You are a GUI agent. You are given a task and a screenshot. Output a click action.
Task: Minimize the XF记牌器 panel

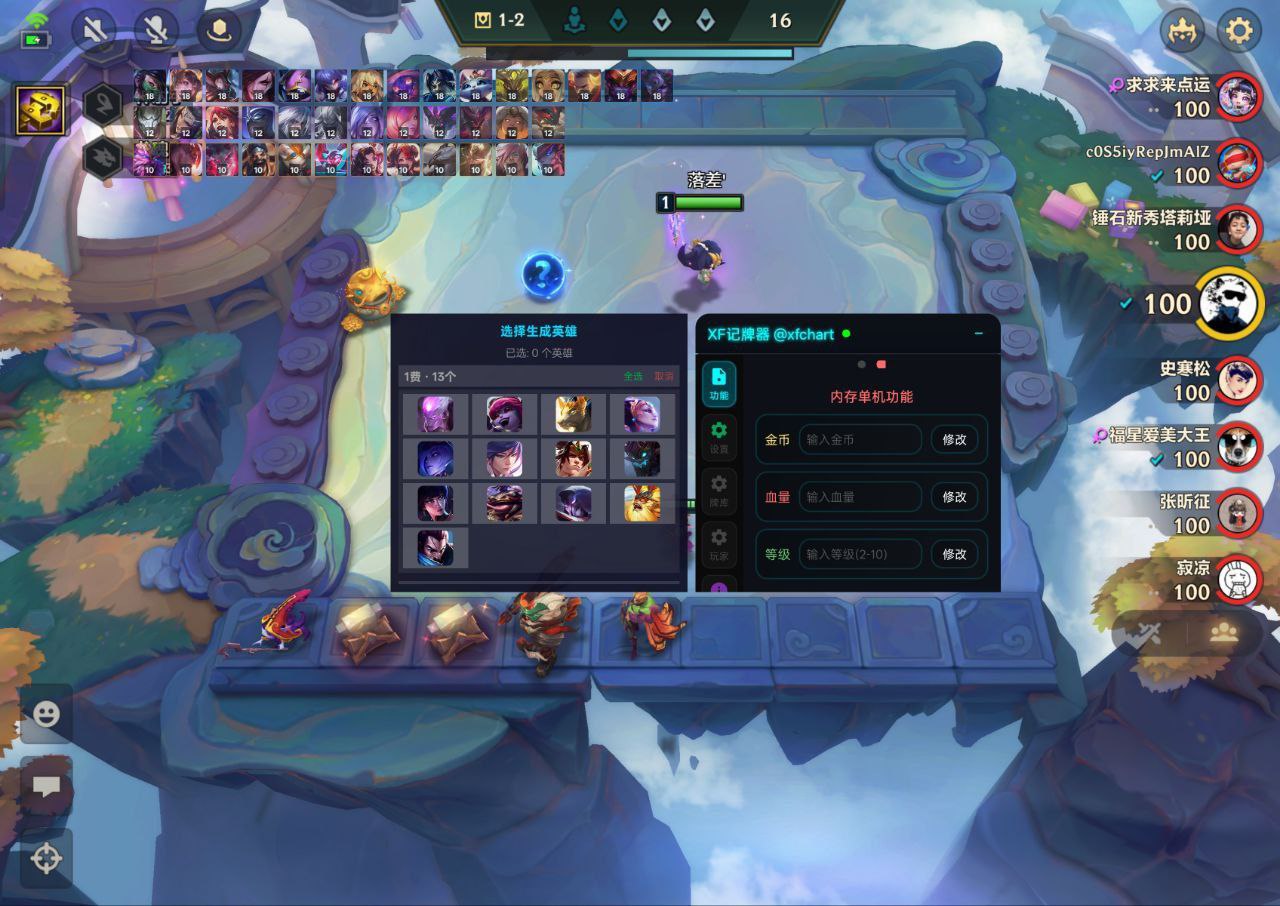(x=978, y=334)
